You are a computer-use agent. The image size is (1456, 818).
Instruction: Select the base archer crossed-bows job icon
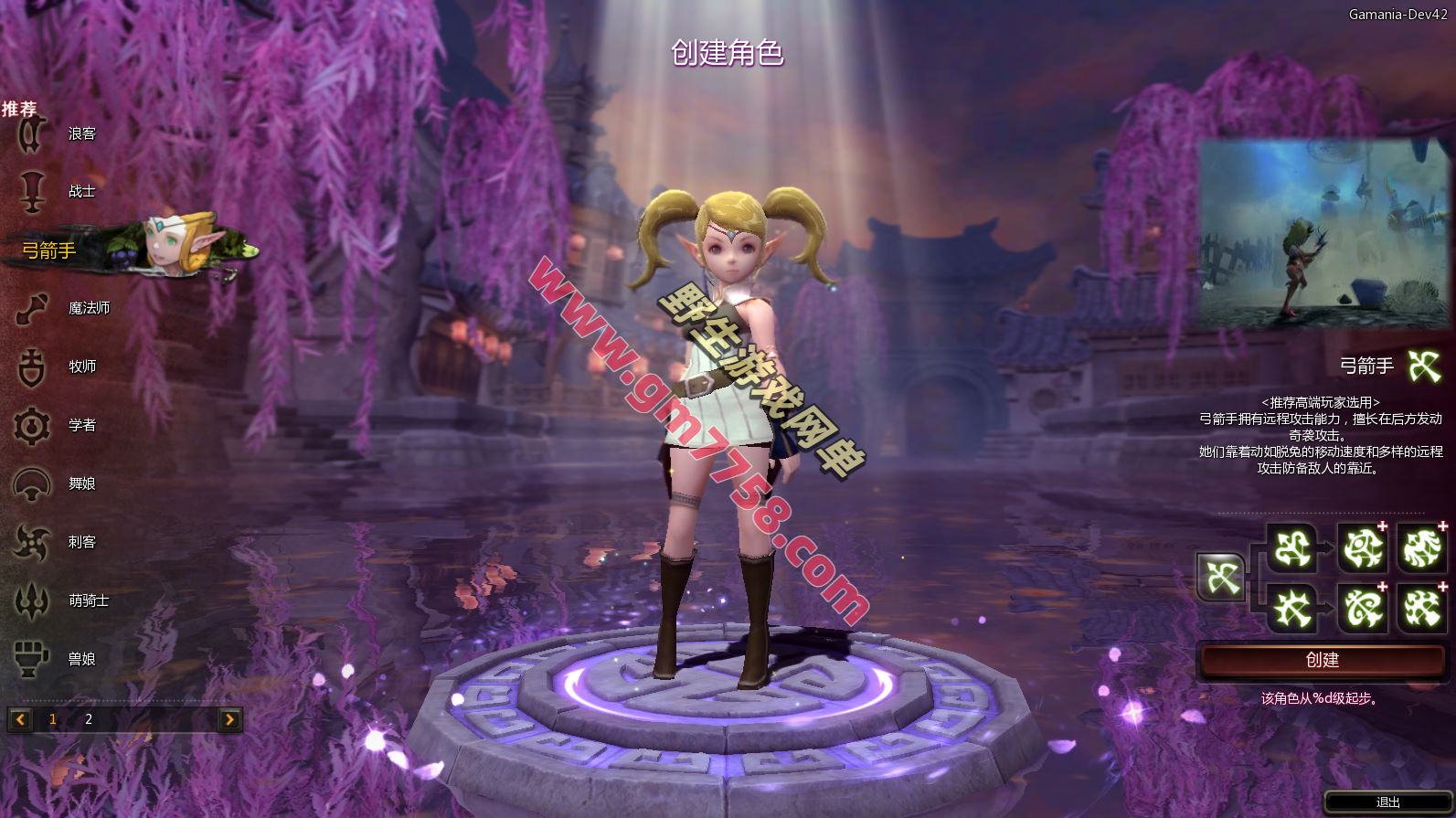(x=1221, y=578)
